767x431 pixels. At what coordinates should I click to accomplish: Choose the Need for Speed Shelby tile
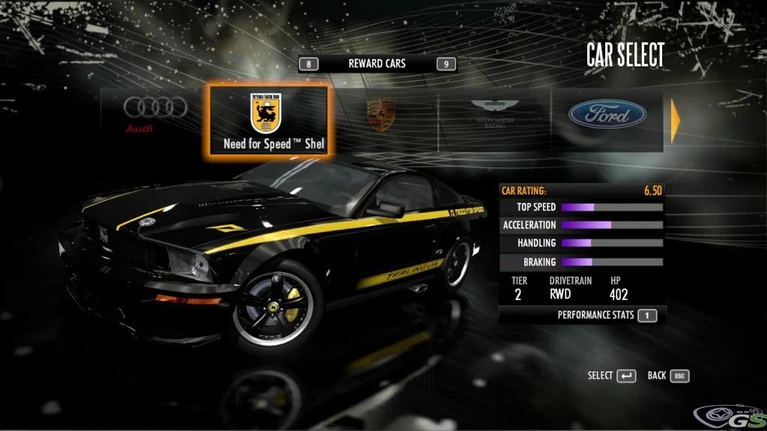tap(267, 119)
